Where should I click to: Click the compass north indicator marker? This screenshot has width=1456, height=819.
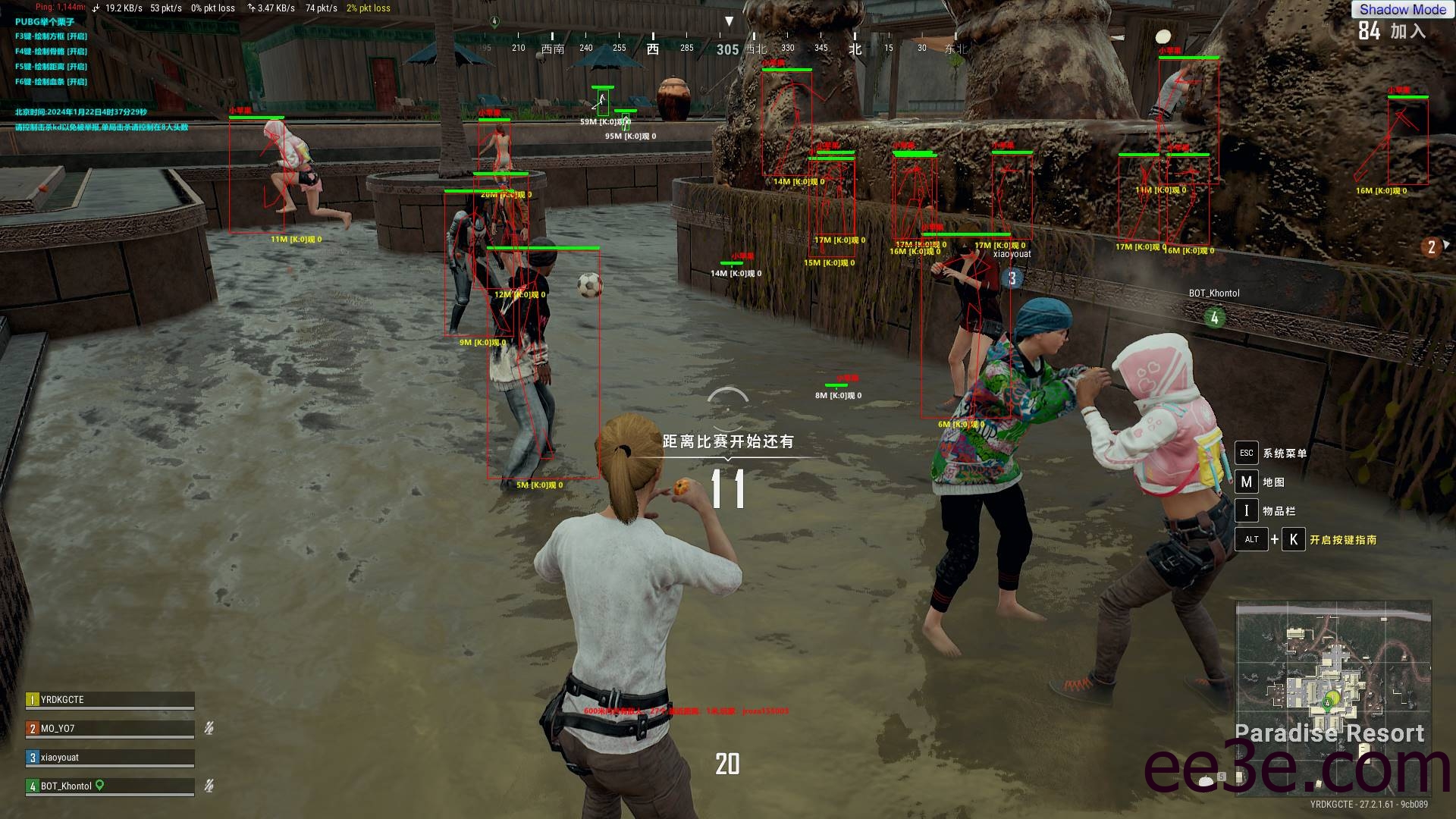[x=855, y=48]
